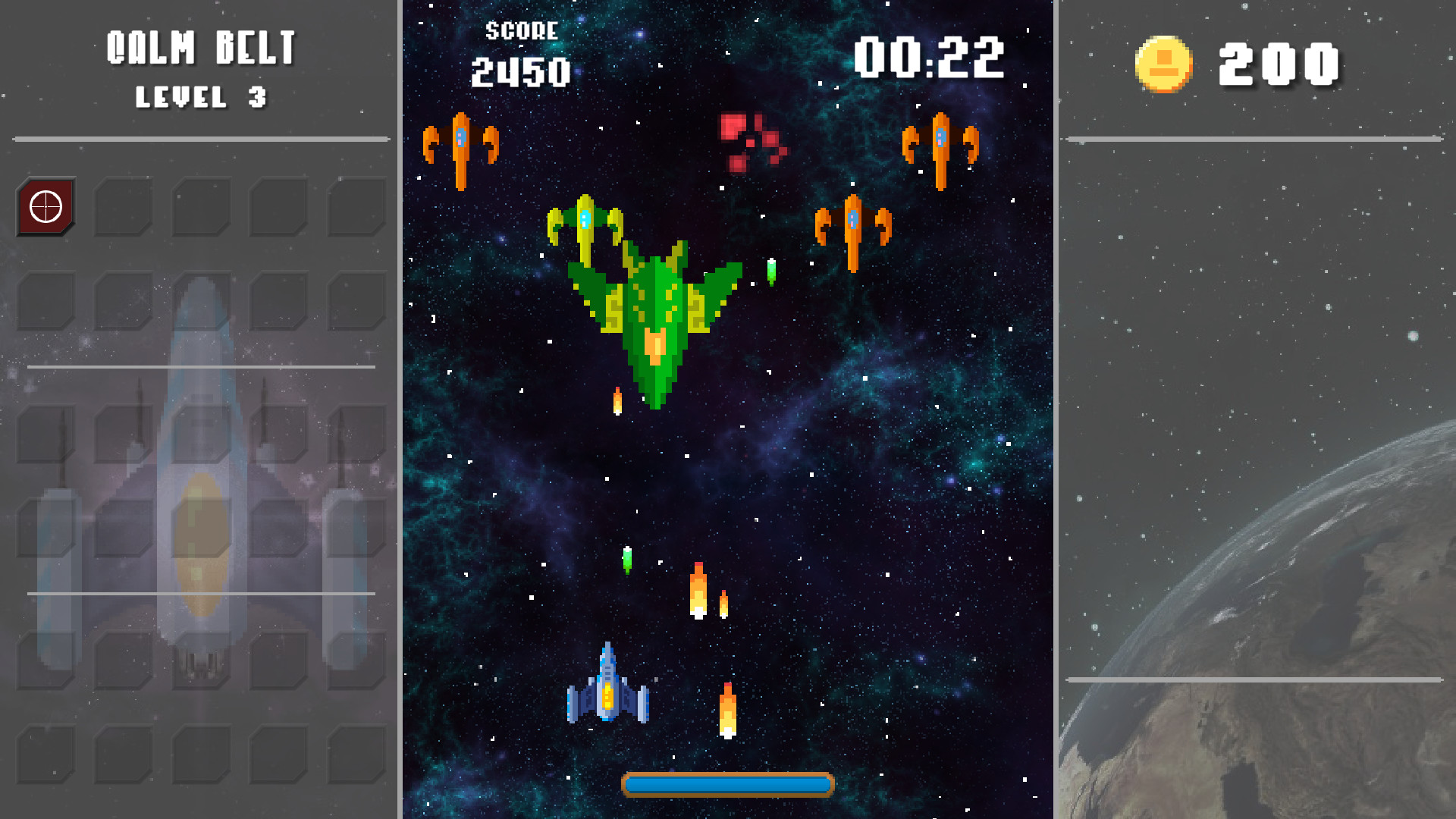Screen dimensions: 1456x819
Task: Toggle the first slot in the second row
Action: [47, 301]
